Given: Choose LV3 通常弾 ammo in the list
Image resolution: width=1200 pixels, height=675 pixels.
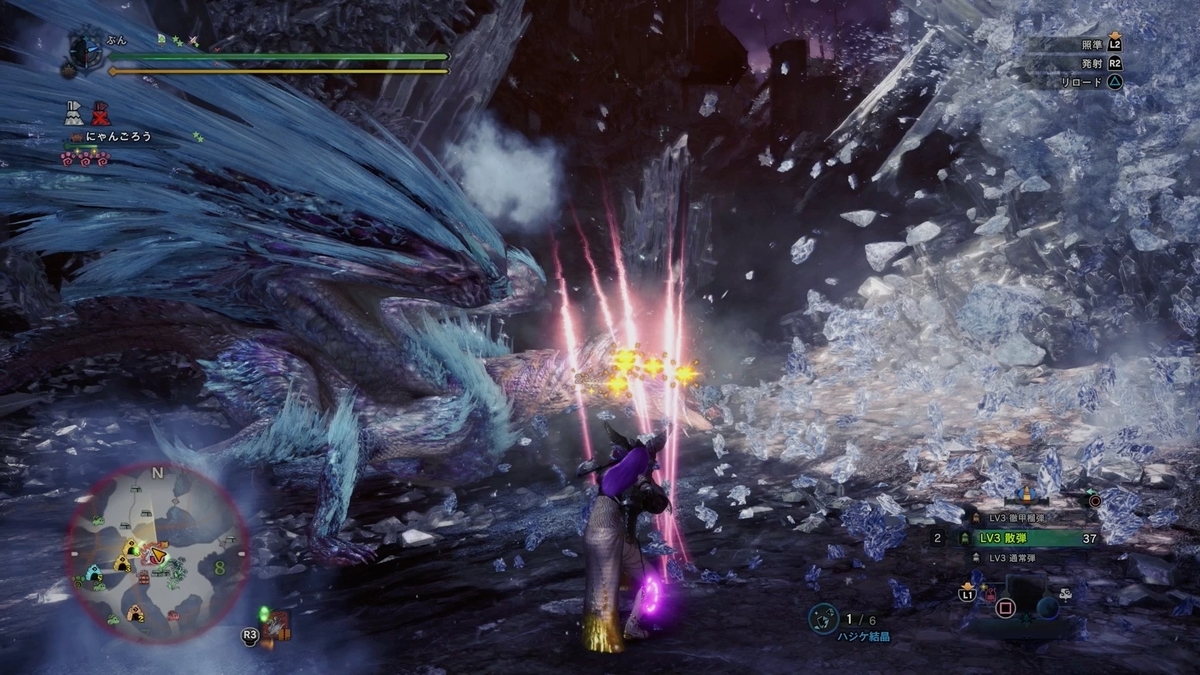Looking at the screenshot, I should (1020, 558).
